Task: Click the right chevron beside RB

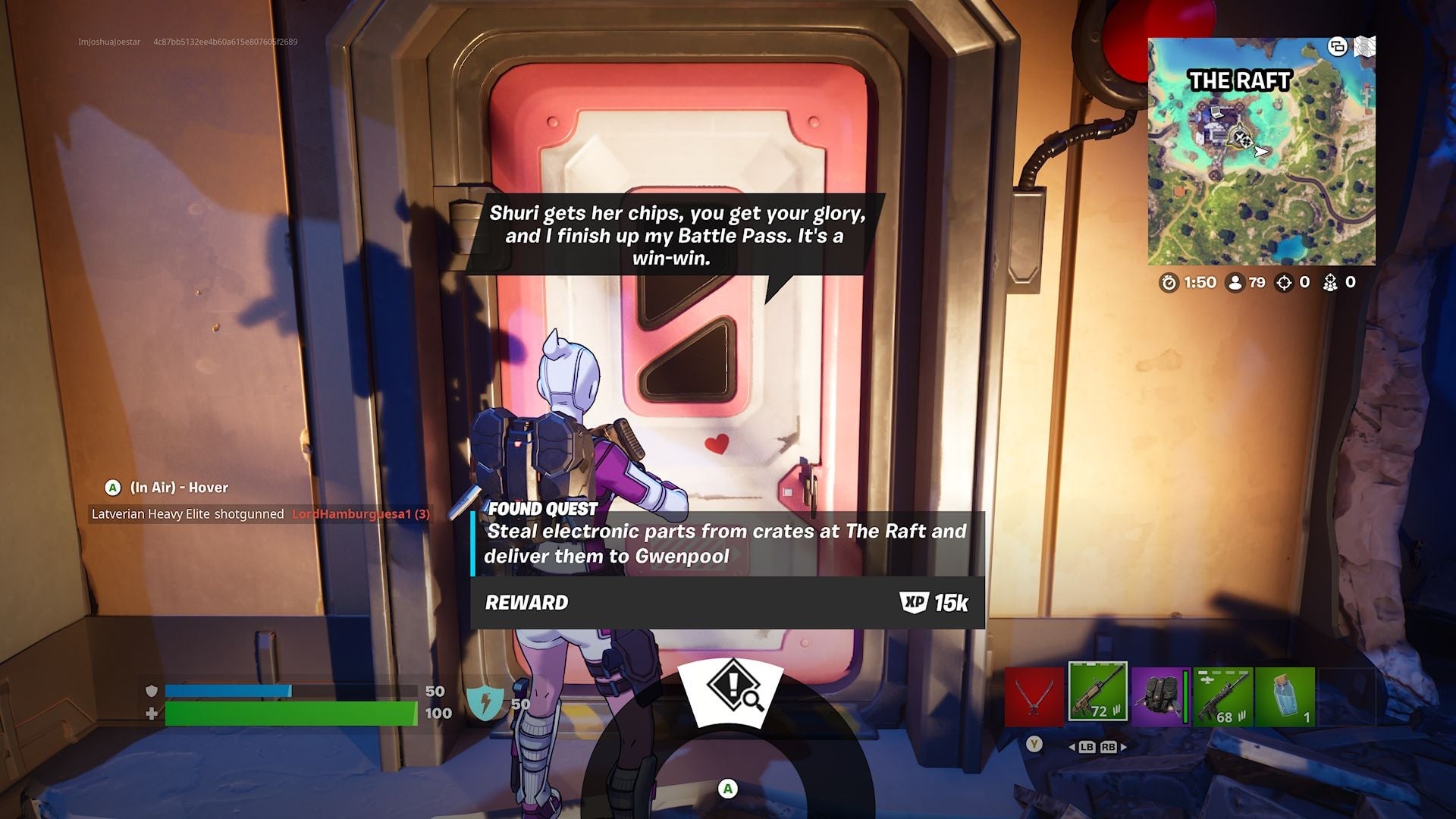Action: pos(1123,747)
